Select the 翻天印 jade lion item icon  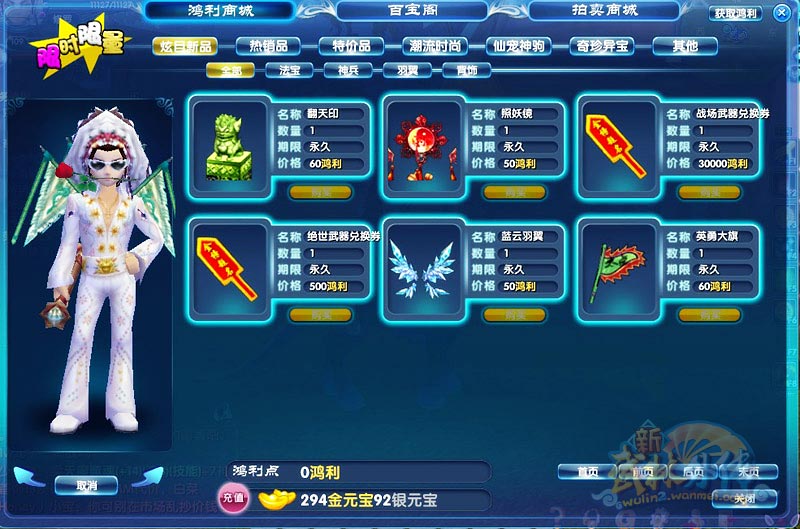click(x=228, y=141)
